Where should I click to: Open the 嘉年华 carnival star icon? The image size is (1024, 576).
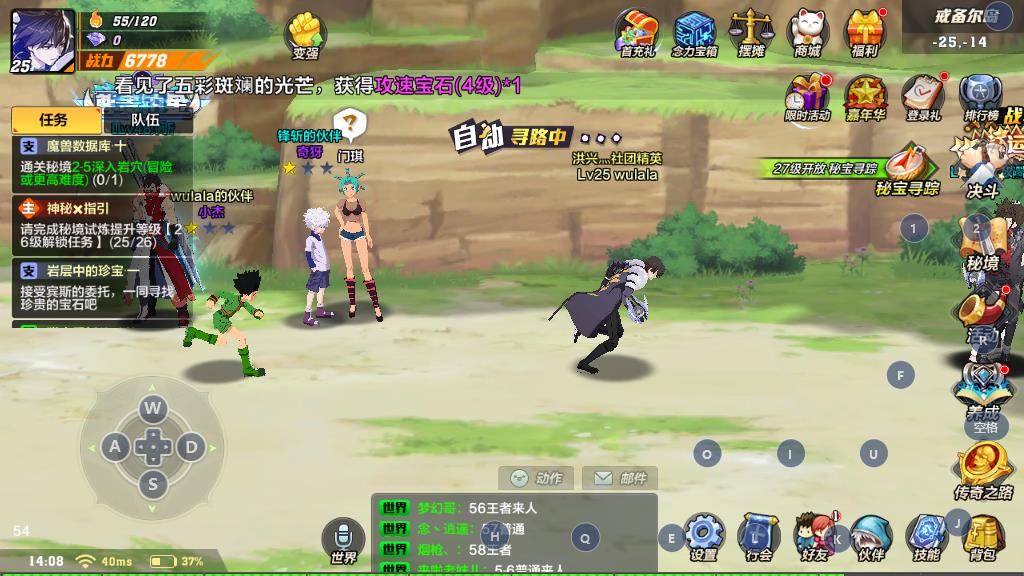(x=865, y=97)
